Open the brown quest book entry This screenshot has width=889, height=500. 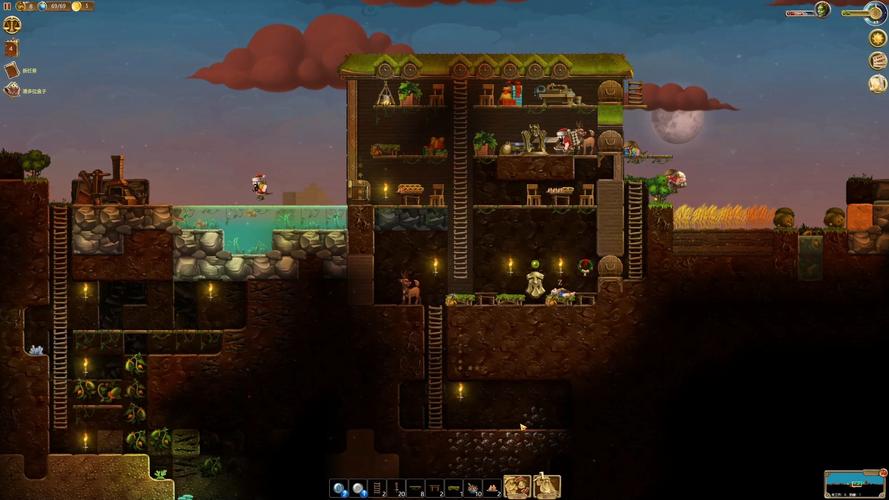click(11, 70)
